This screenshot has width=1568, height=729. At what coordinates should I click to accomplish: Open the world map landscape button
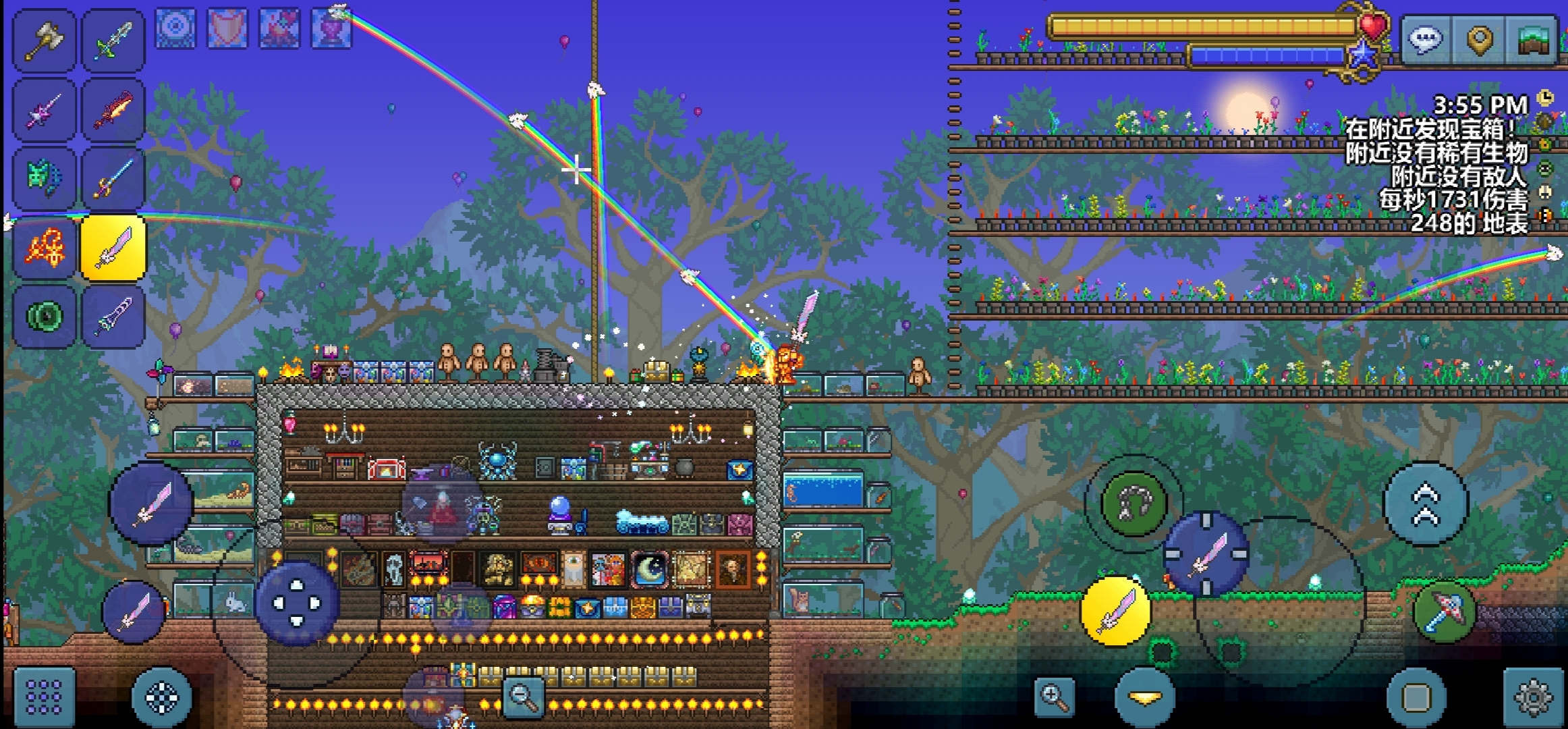[x=1533, y=40]
